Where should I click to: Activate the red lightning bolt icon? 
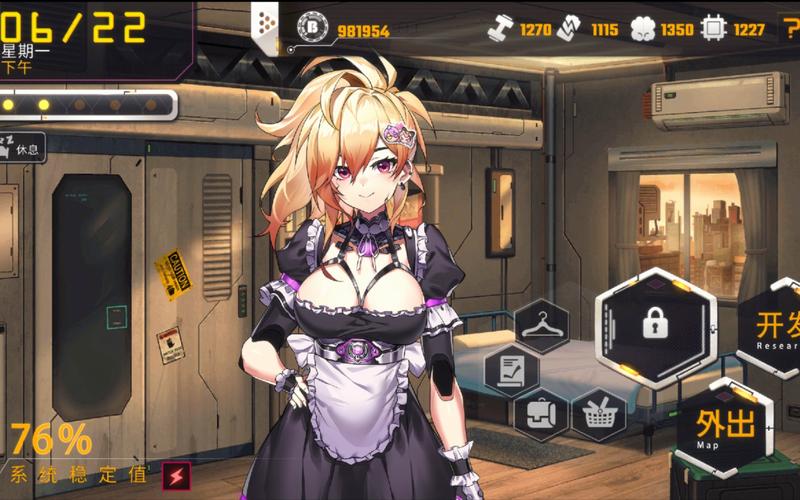[176, 474]
